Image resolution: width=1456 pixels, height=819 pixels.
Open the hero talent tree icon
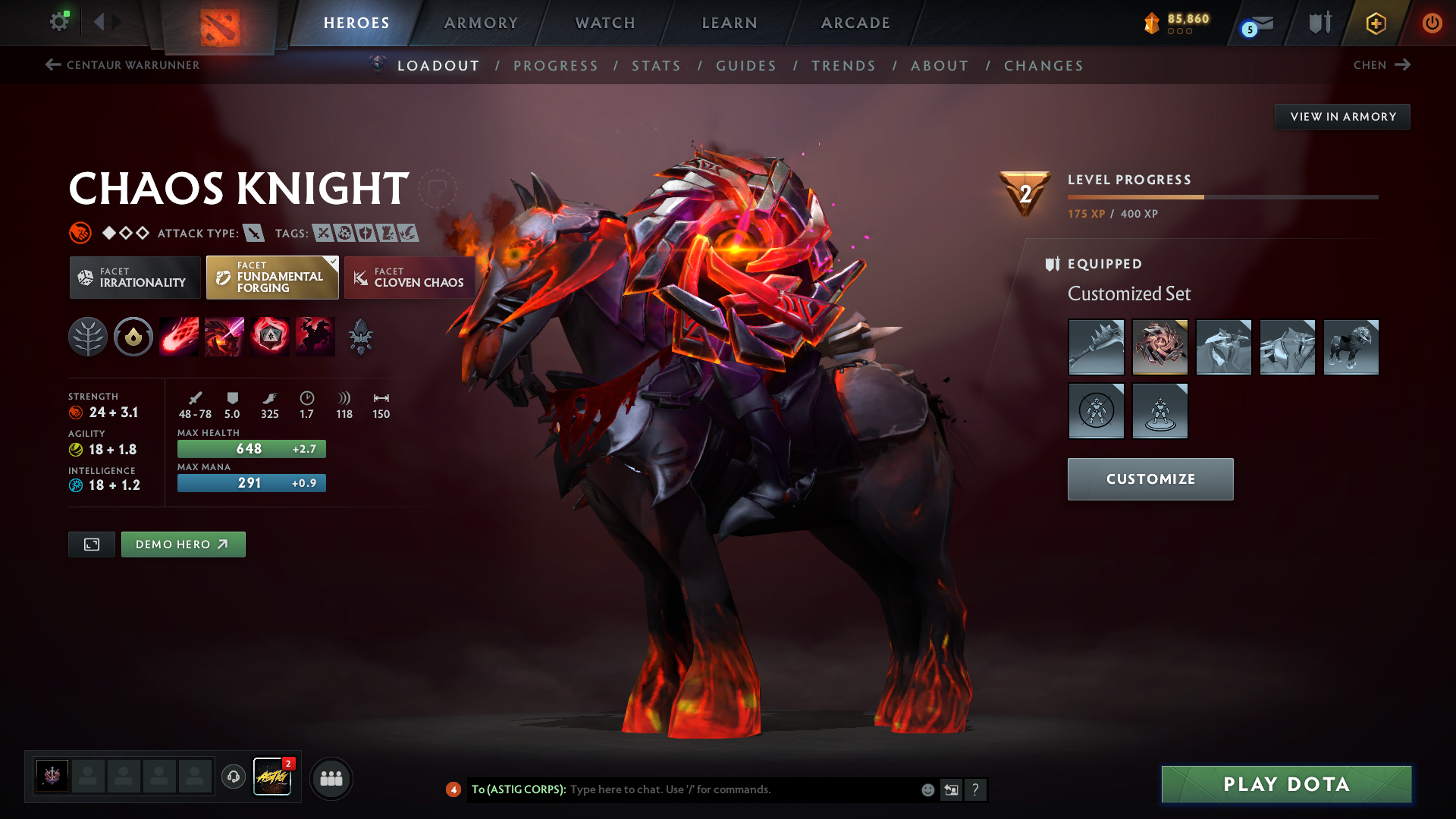click(88, 337)
